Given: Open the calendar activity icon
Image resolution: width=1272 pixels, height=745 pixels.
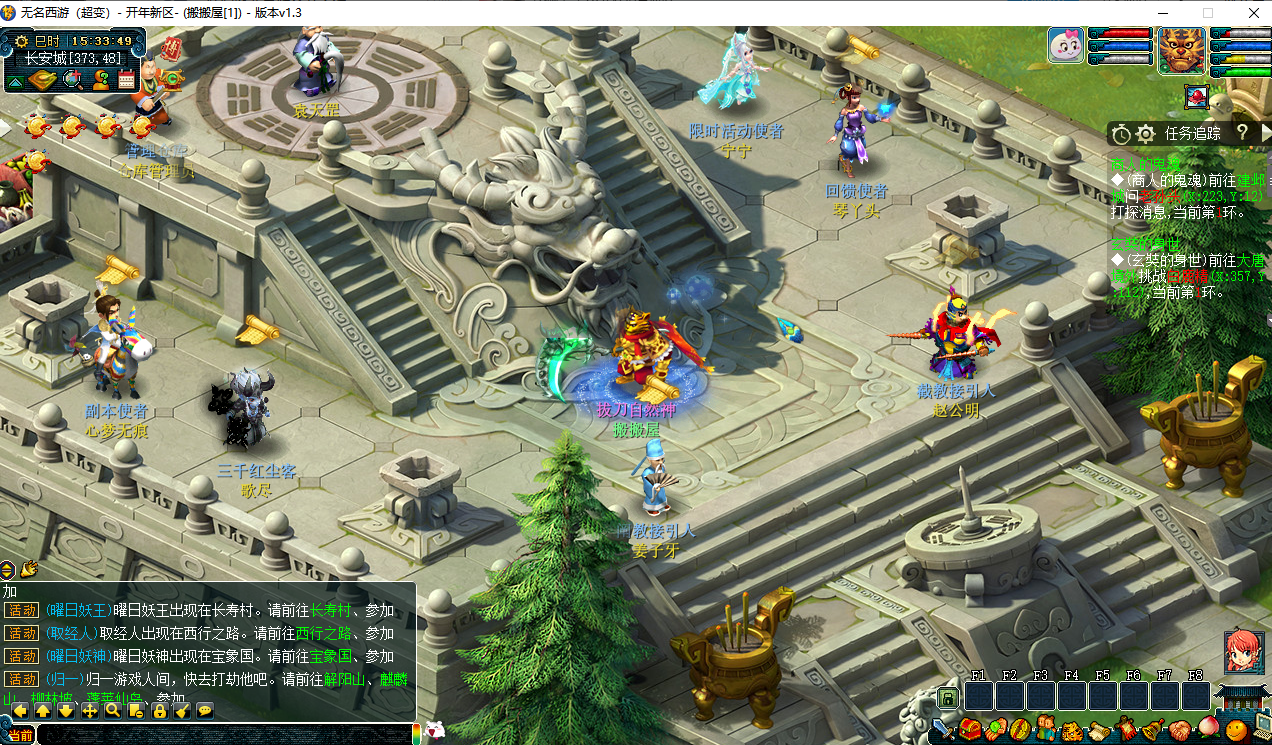Looking at the screenshot, I should tap(126, 81).
